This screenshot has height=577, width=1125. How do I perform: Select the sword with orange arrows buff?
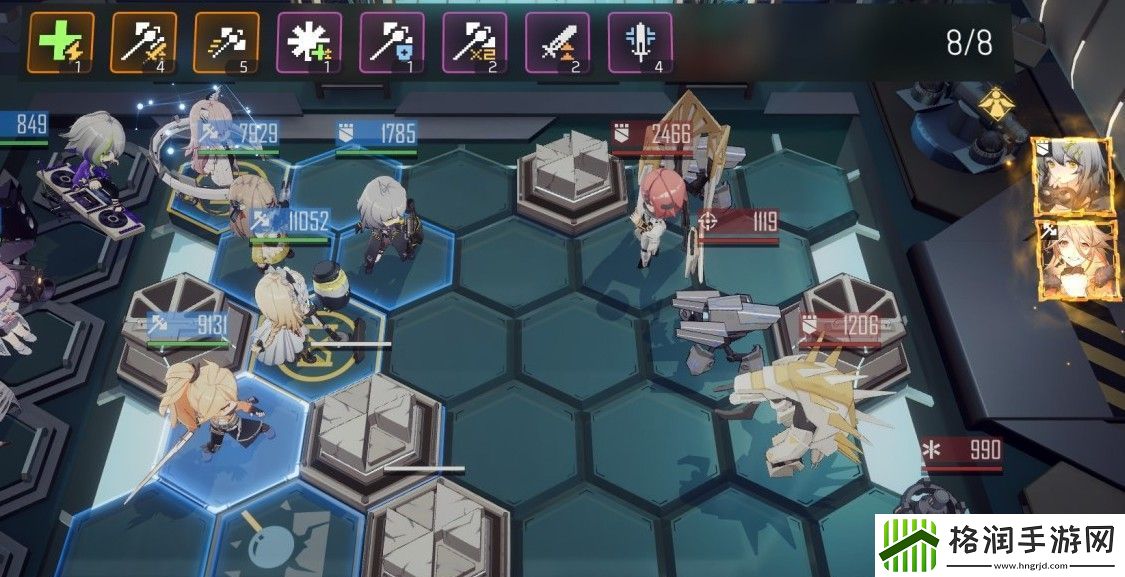tap(557, 45)
